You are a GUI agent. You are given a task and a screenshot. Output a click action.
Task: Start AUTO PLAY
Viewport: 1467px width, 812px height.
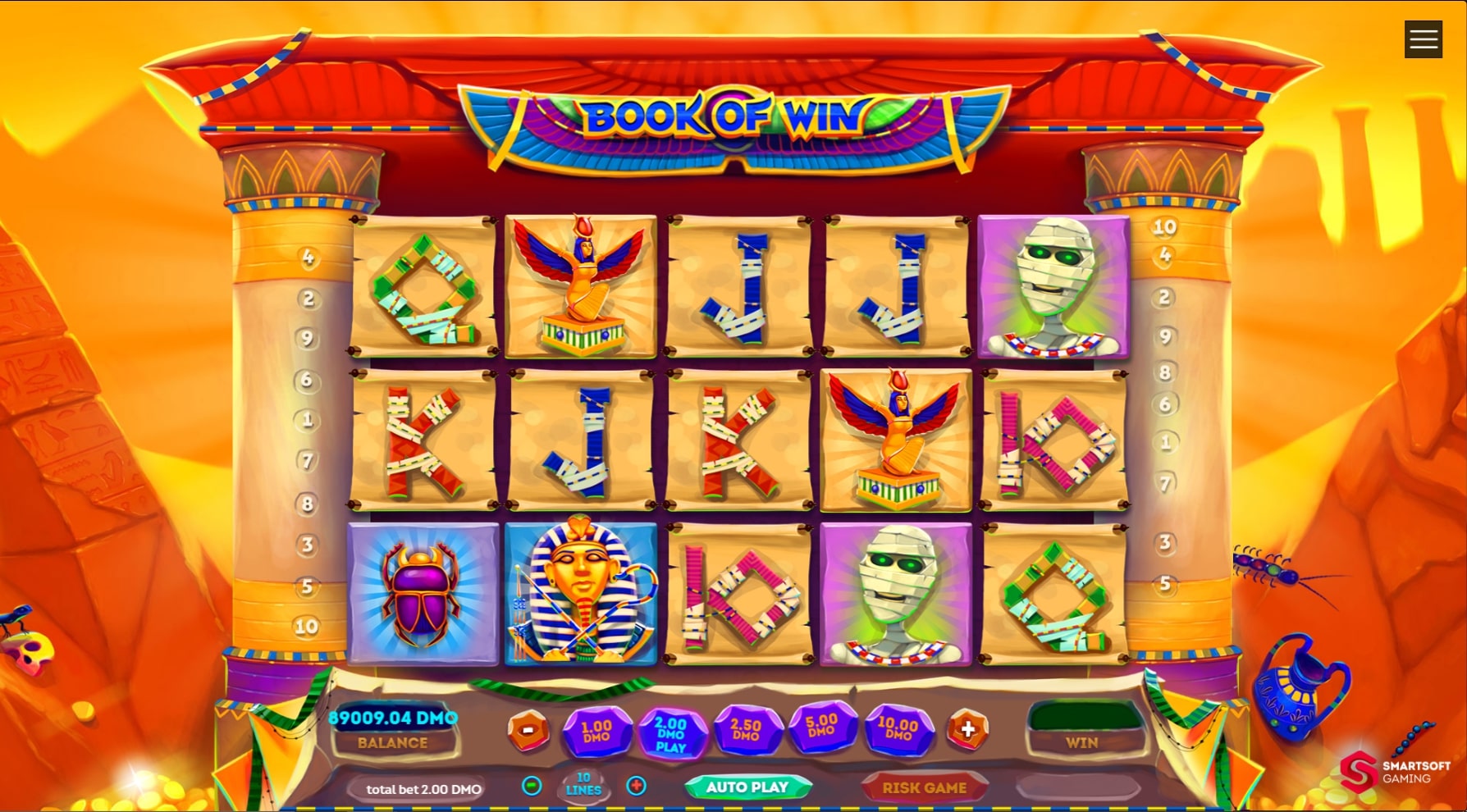[749, 786]
